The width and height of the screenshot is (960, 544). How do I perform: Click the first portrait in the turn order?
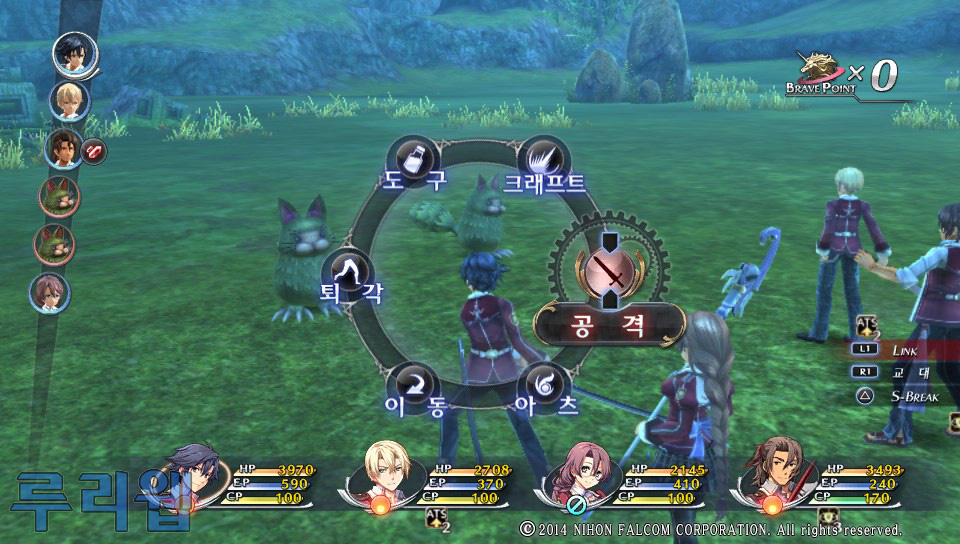click(75, 54)
